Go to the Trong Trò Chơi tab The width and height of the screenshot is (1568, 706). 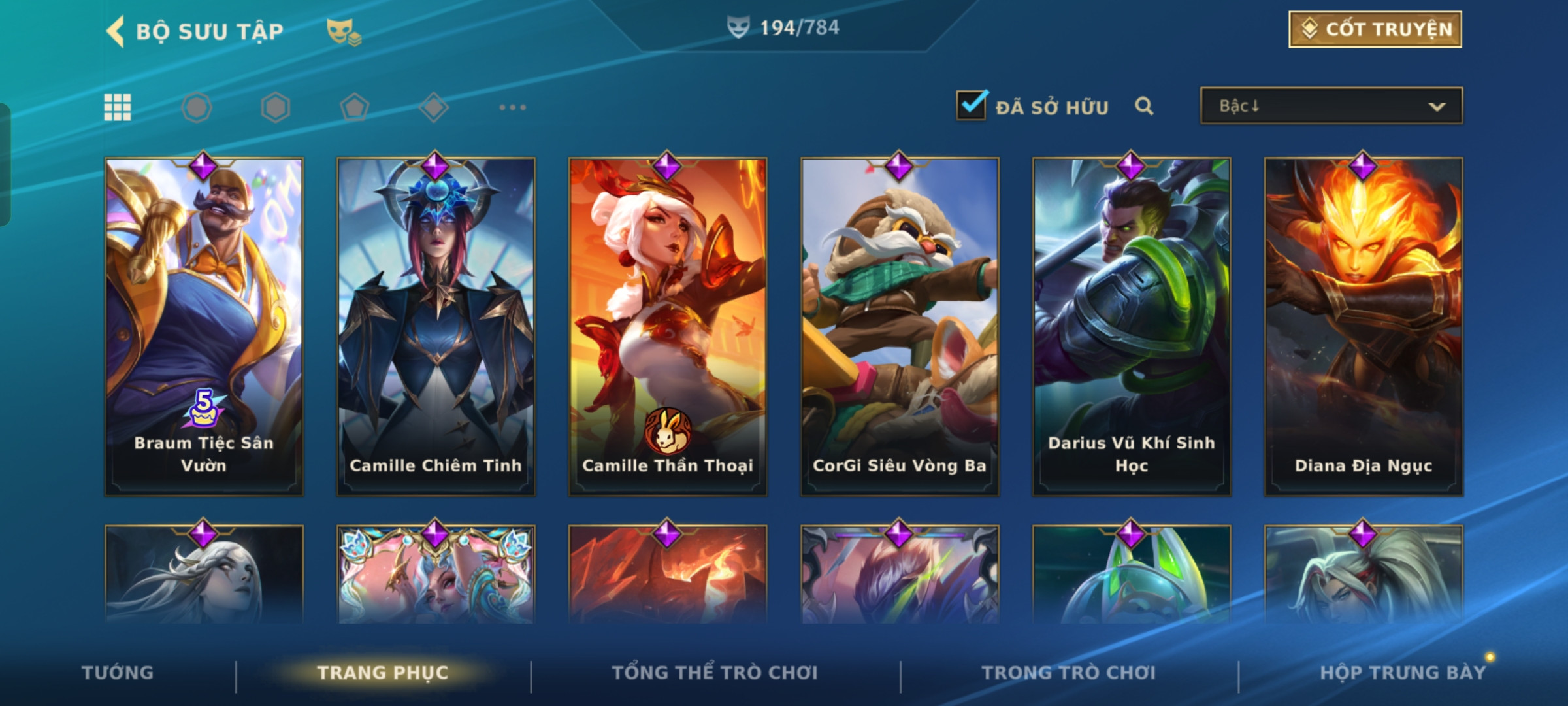pyautogui.click(x=1069, y=673)
